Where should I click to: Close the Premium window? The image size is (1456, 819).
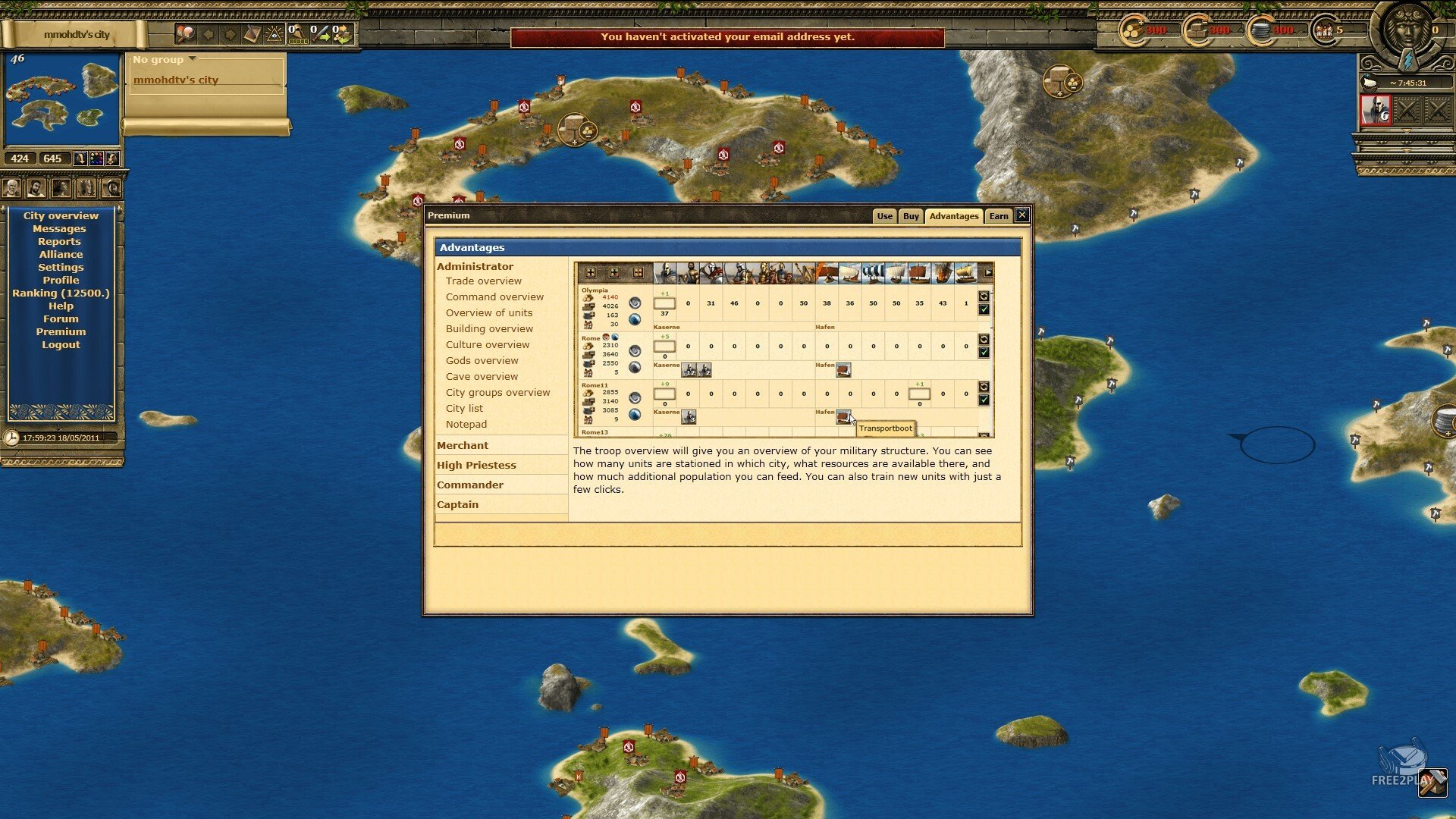pos(1022,215)
